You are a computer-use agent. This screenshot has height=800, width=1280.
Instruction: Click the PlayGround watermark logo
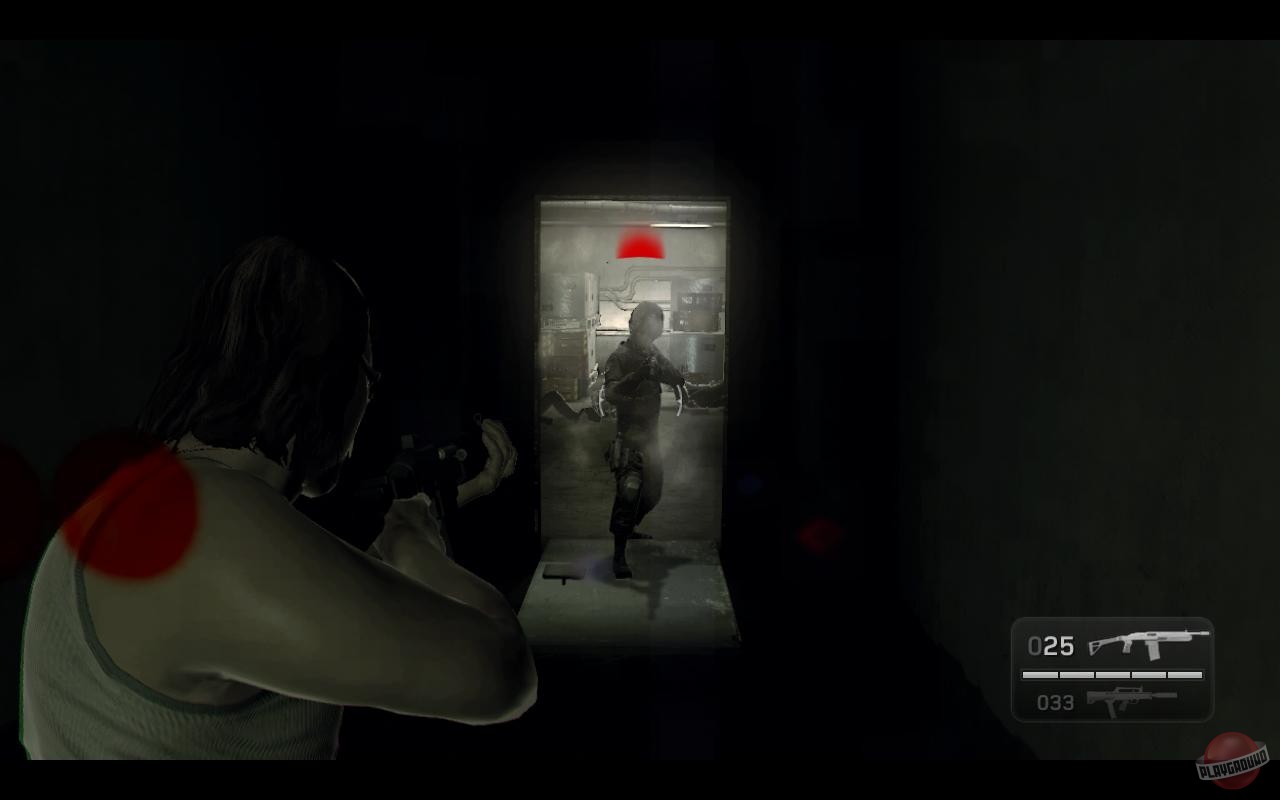coord(1232,765)
